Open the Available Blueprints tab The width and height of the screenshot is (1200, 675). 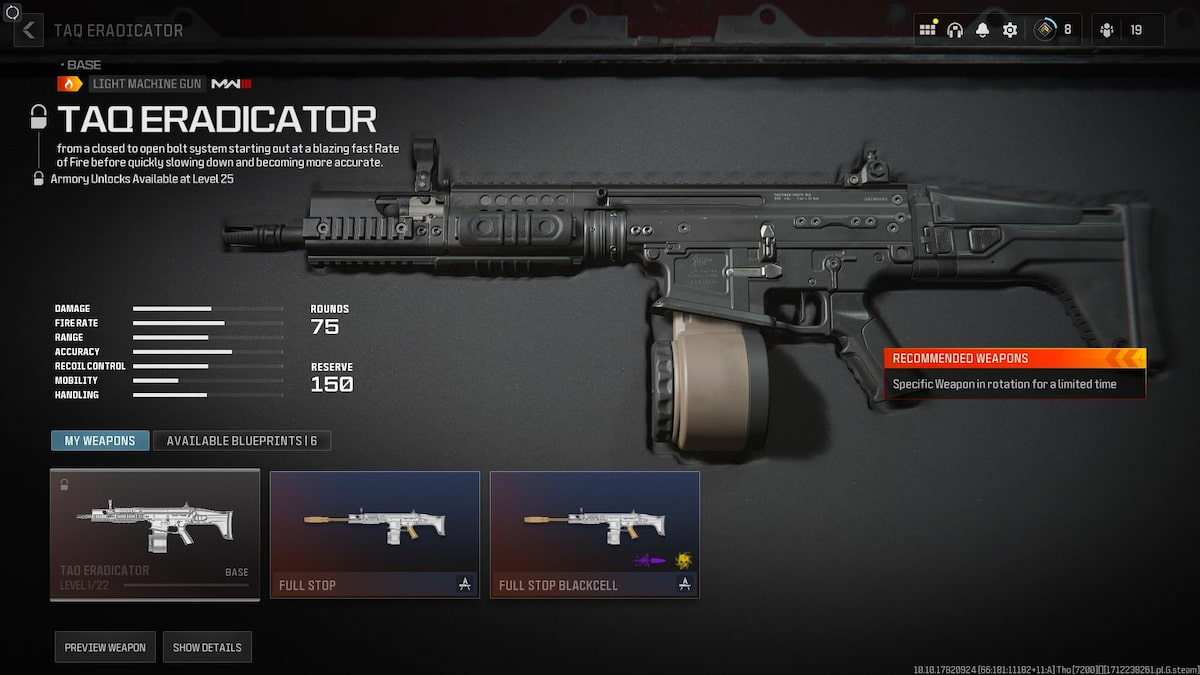pos(241,441)
